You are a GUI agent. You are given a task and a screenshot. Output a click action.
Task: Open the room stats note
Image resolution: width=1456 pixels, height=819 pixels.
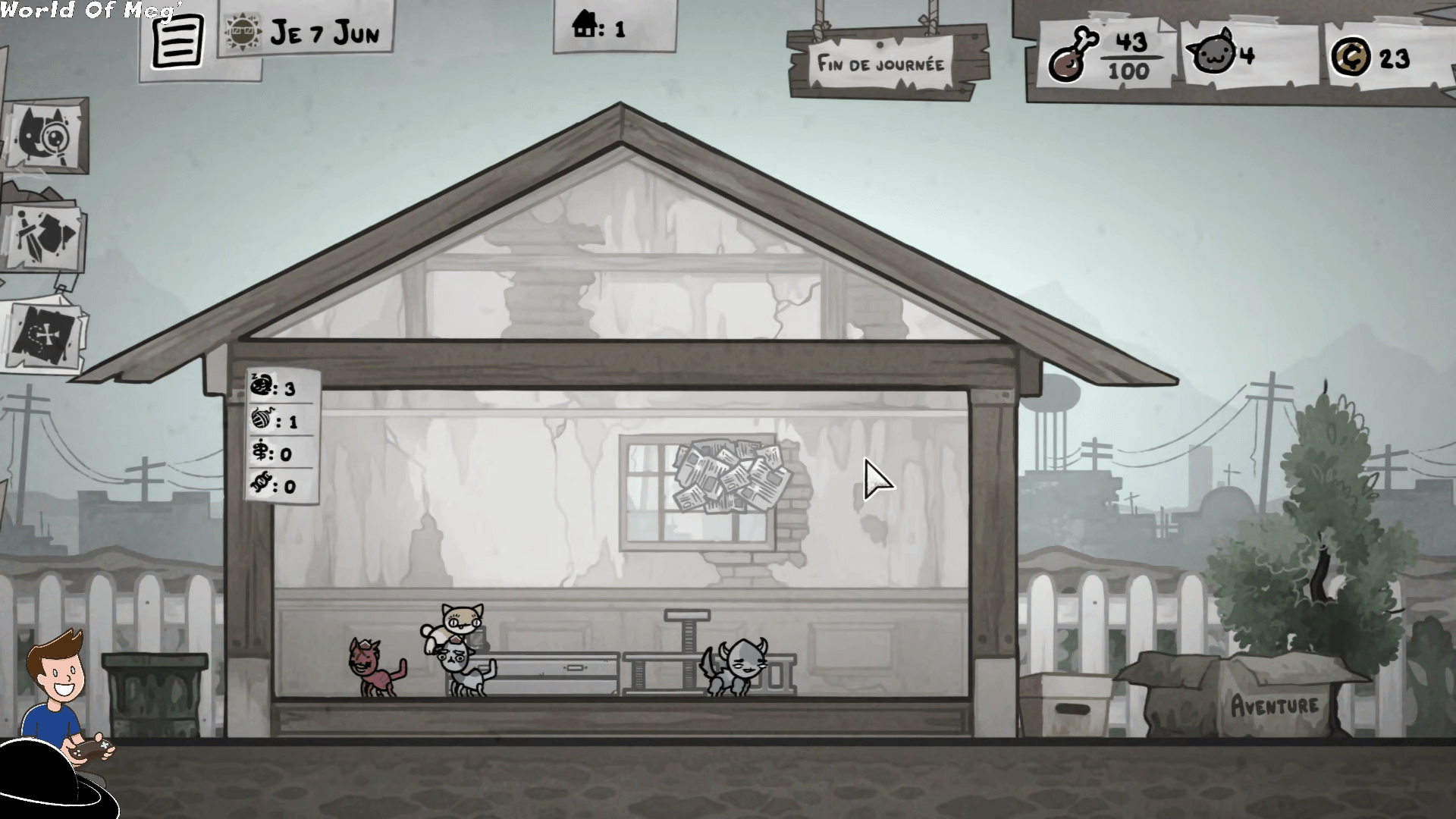281,436
